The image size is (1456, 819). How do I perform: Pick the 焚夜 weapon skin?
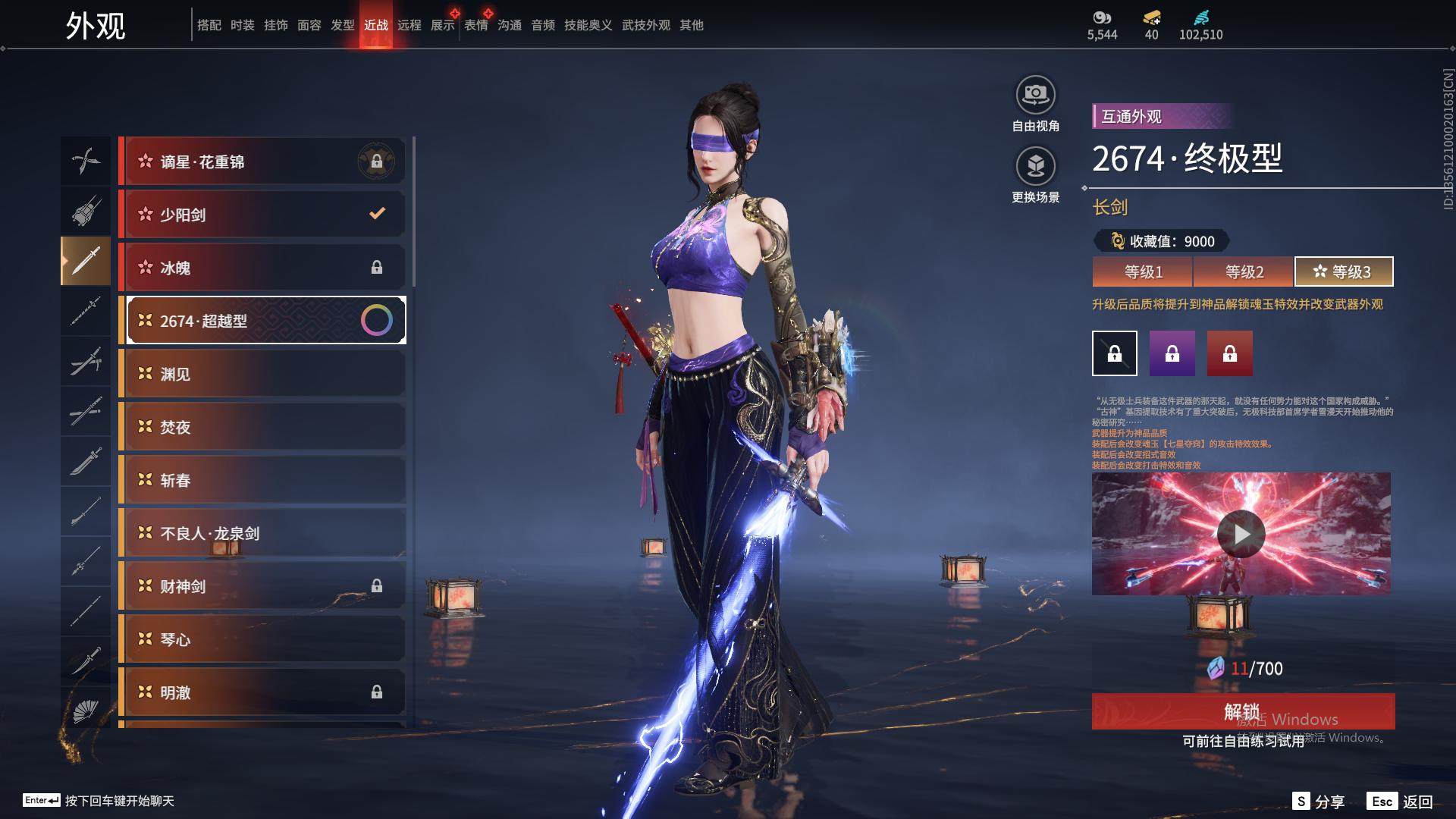262,427
